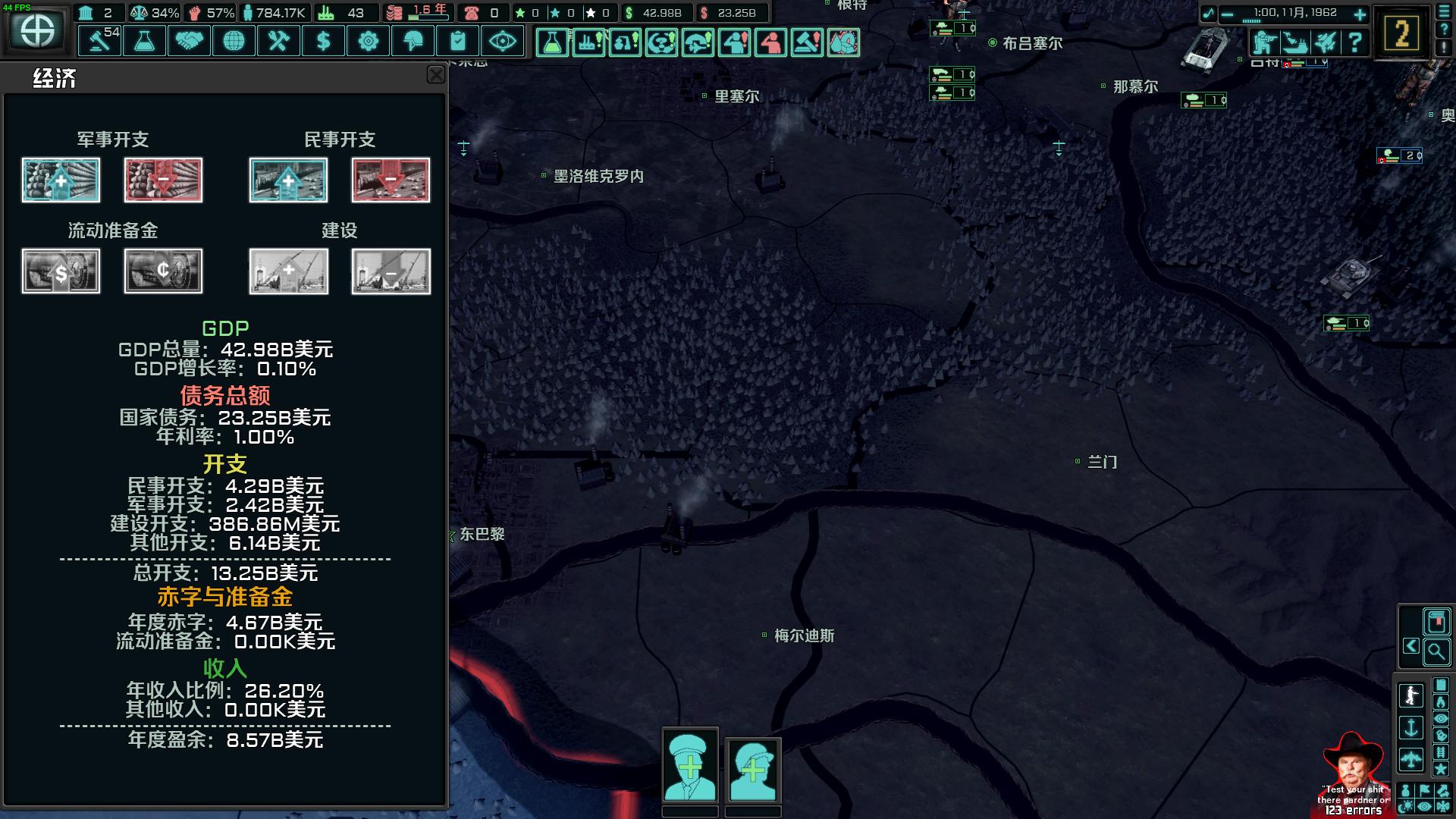Click the cent-sign reserve button under 流动准备金

tap(163, 271)
